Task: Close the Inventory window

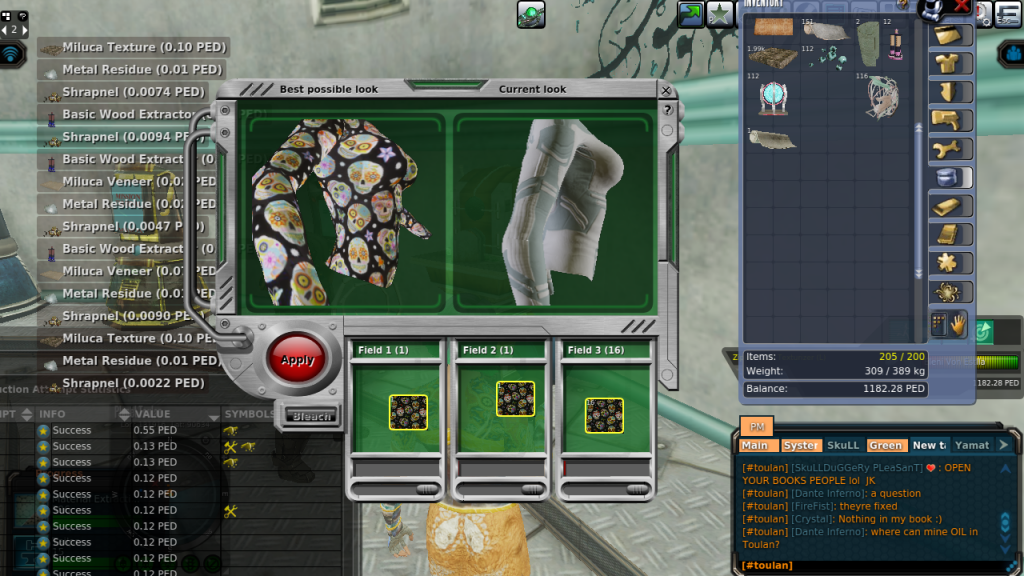Action: [x=962, y=6]
